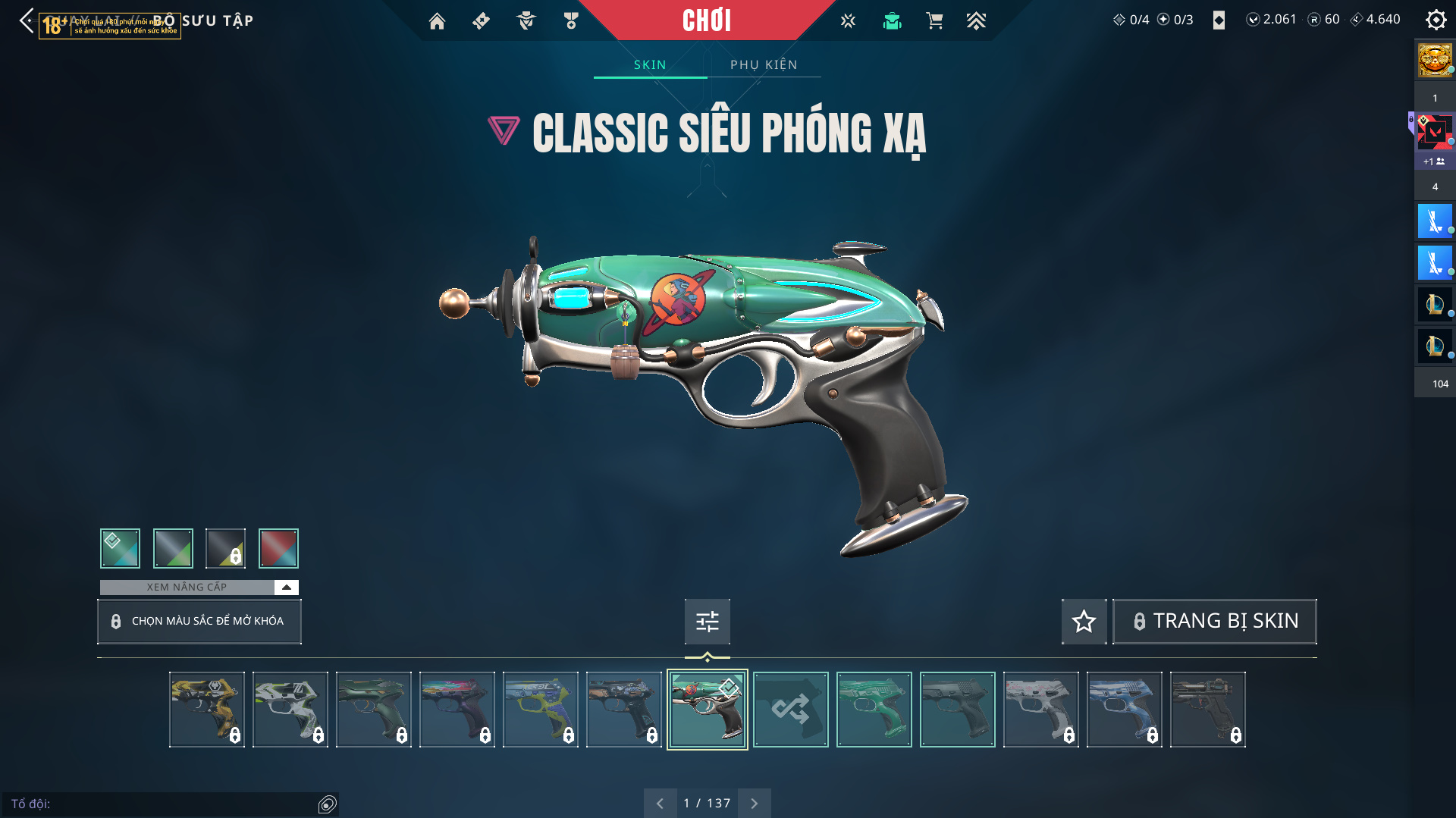Go back with the arrow button
This screenshot has width=1456, height=818.
[27, 20]
